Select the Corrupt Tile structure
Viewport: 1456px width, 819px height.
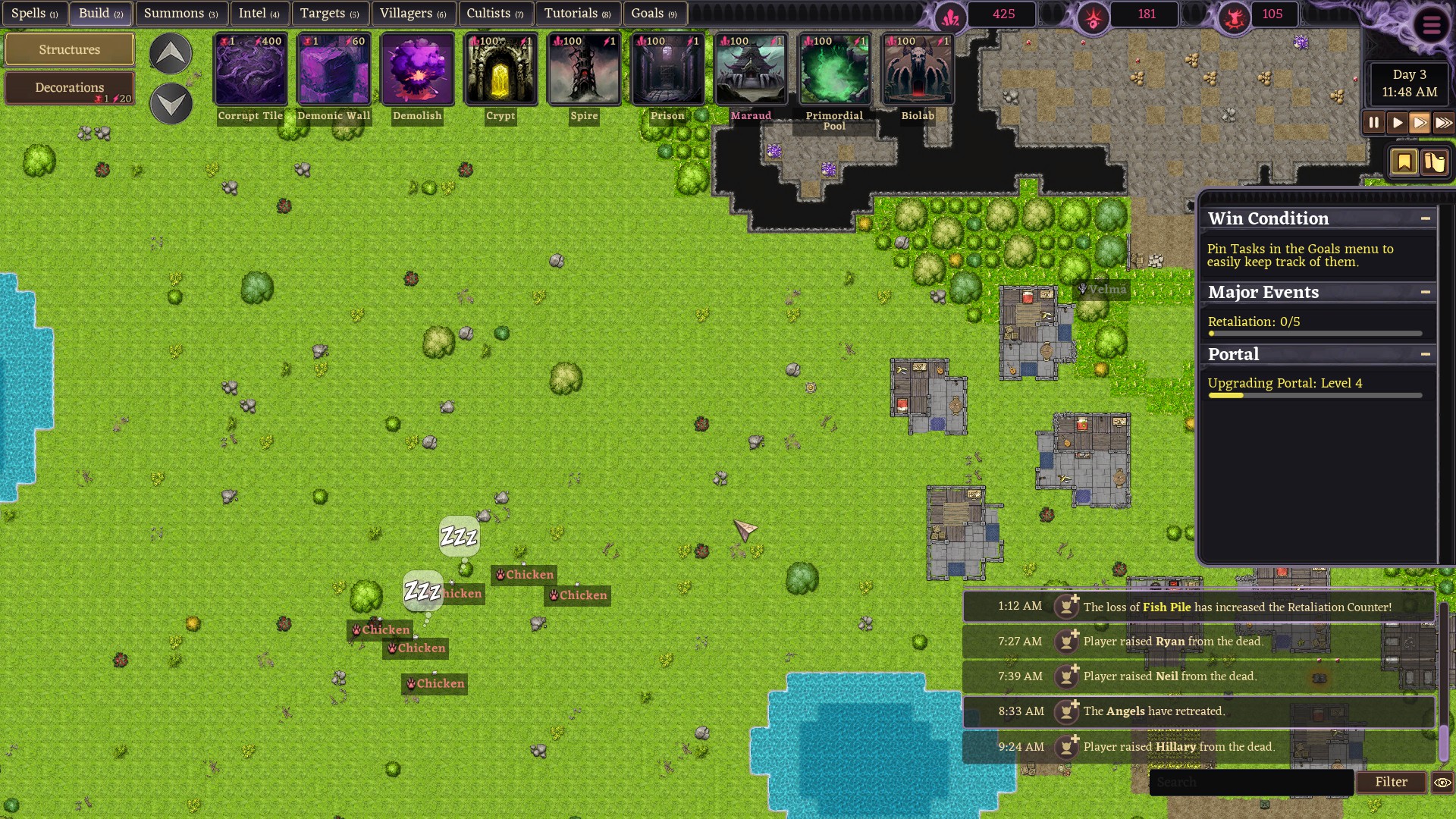(250, 70)
